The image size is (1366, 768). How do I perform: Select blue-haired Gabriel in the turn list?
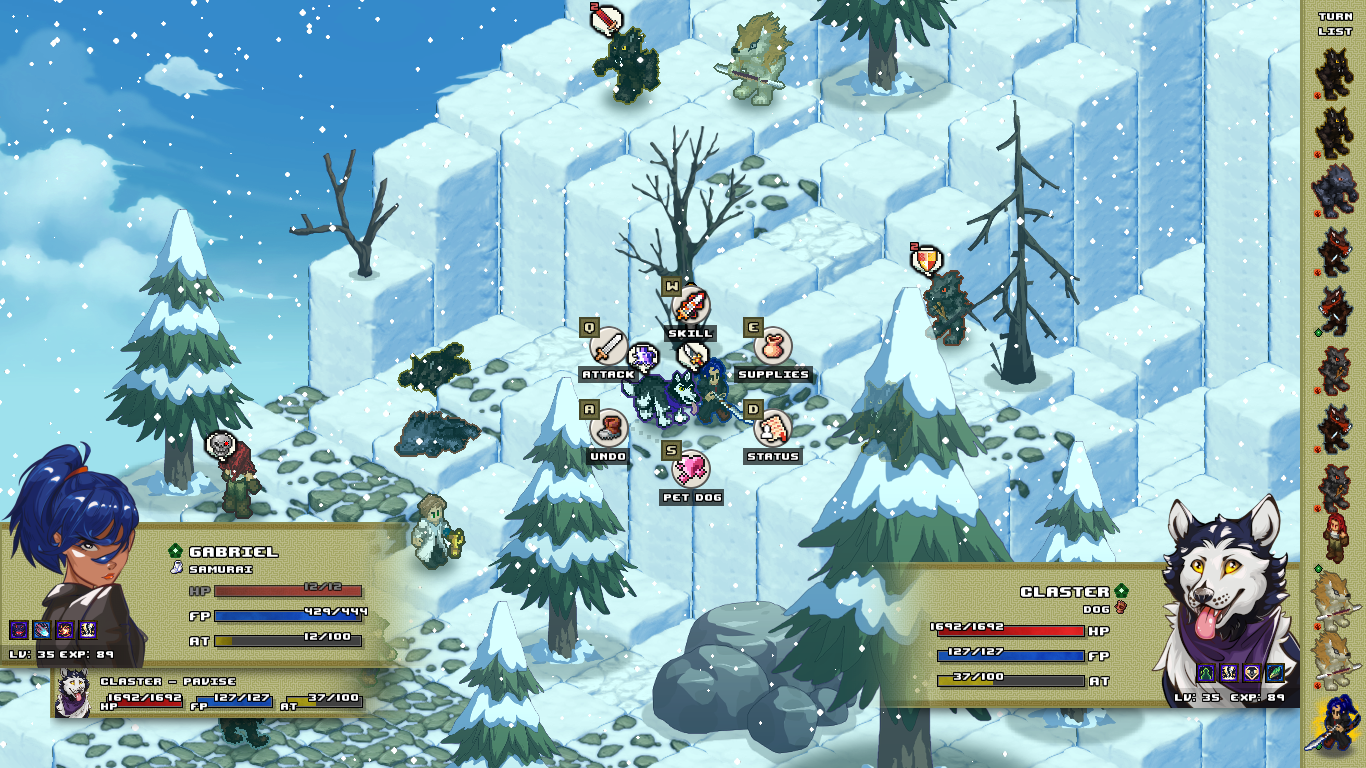[1334, 722]
